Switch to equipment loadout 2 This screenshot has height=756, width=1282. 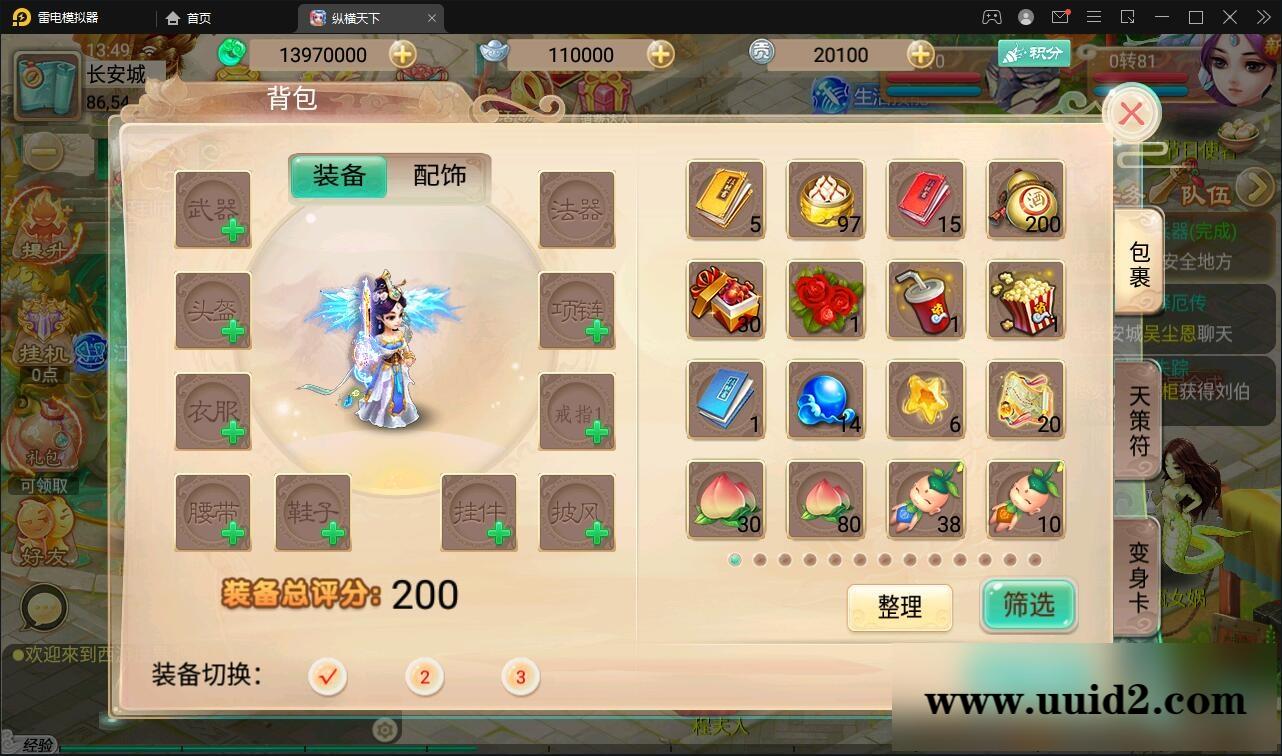pyautogui.click(x=423, y=677)
